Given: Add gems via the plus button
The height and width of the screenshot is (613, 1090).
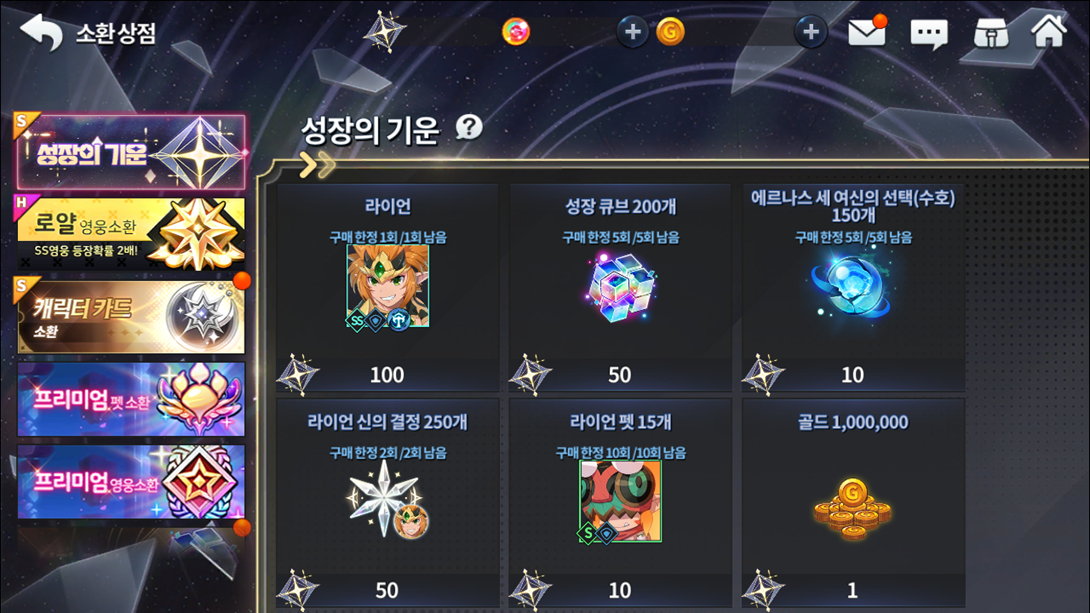Looking at the screenshot, I should pyautogui.click(x=632, y=32).
